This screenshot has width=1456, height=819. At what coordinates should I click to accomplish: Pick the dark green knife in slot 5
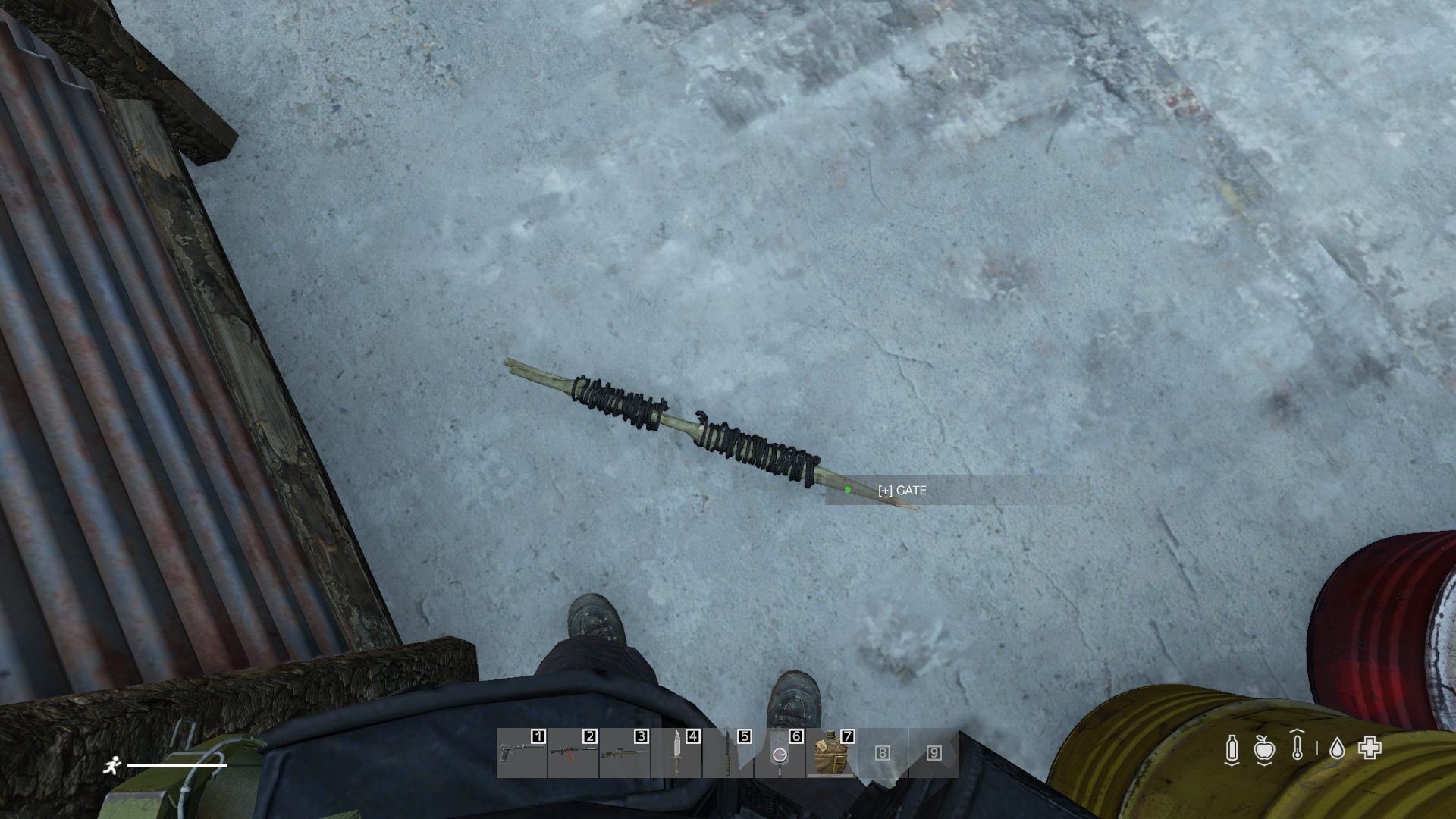coord(728,753)
